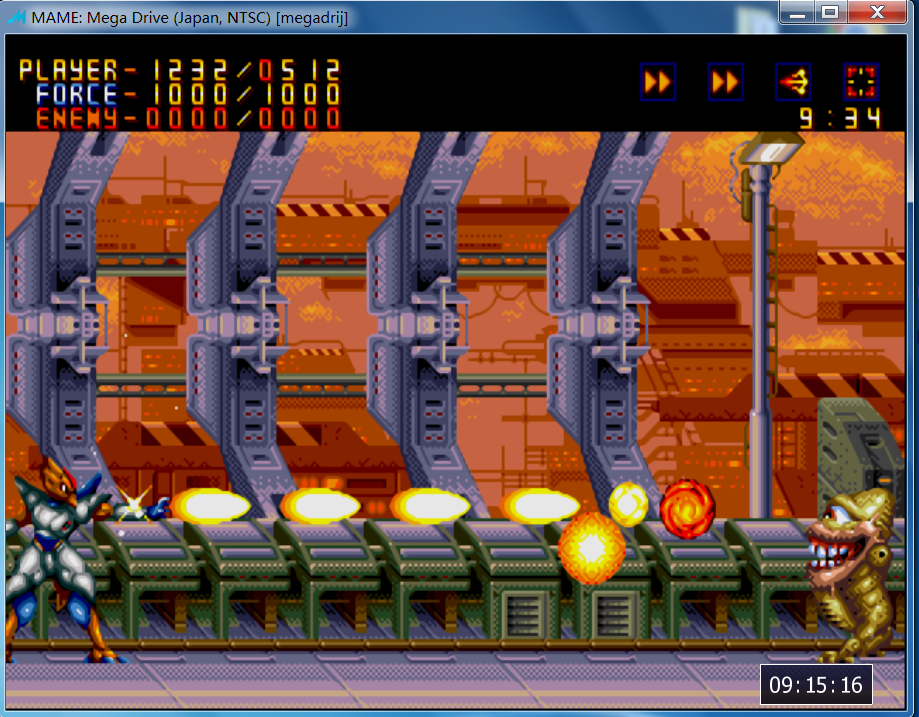Select the red crosshair reticle weapon icon
919x717 pixels.
tap(861, 82)
